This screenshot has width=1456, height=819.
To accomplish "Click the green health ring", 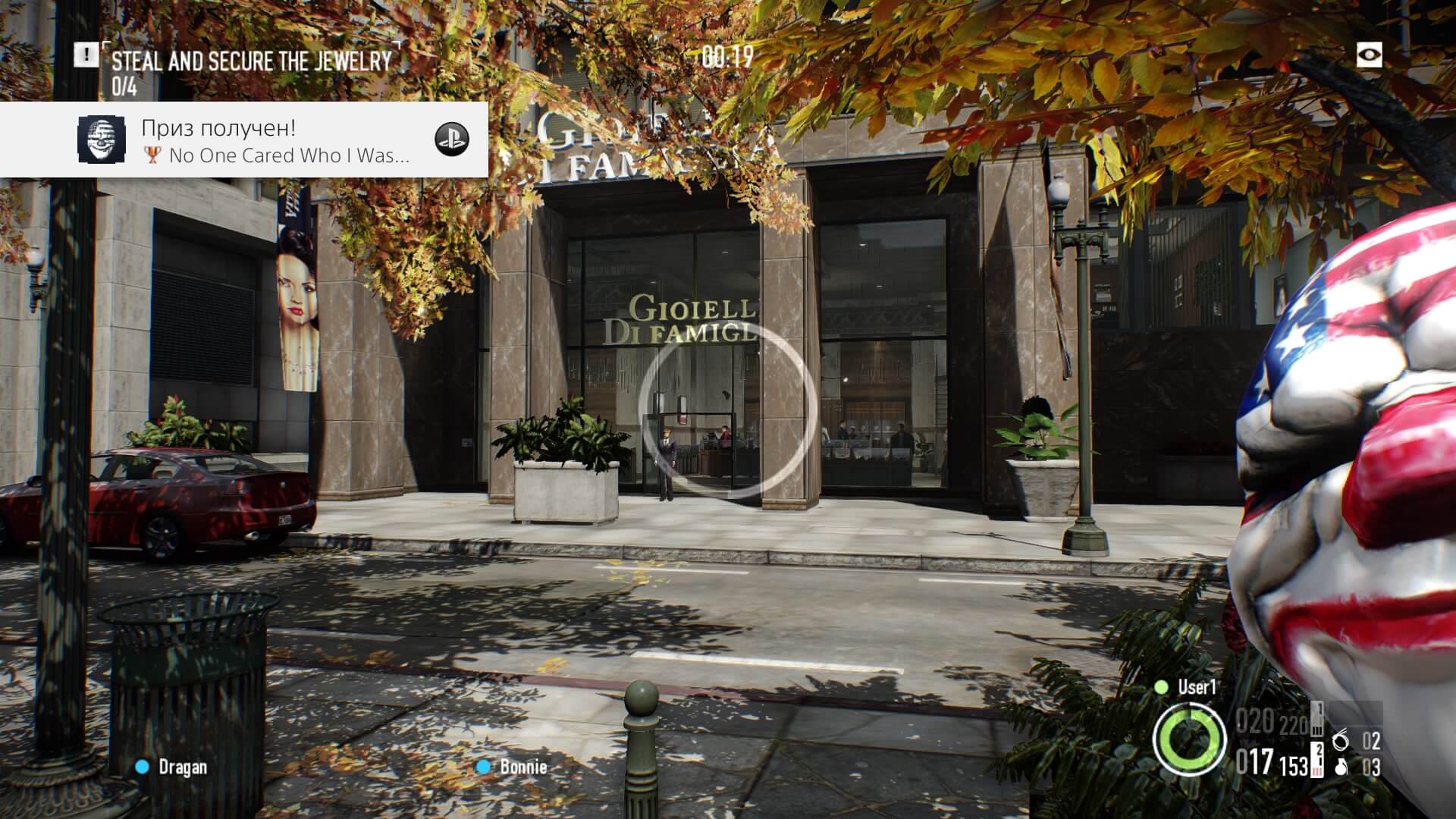I will tap(1189, 739).
